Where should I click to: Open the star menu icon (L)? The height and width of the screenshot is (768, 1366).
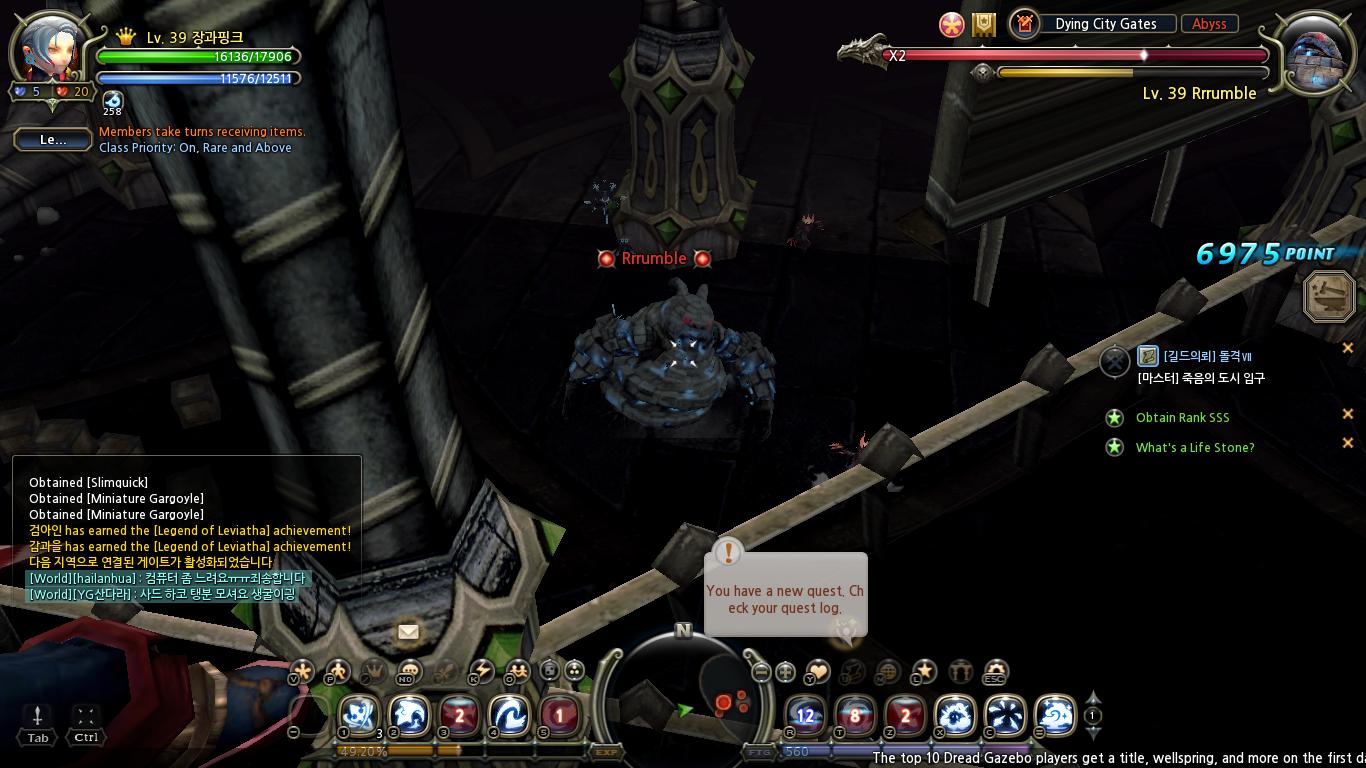pos(925,671)
